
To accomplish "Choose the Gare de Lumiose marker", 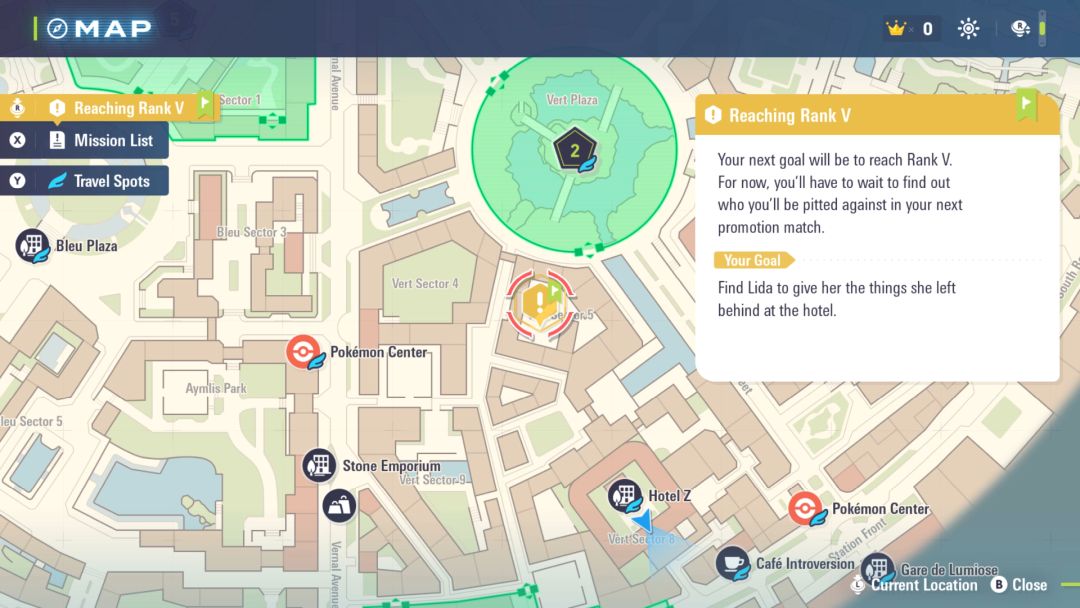I will (877, 569).
